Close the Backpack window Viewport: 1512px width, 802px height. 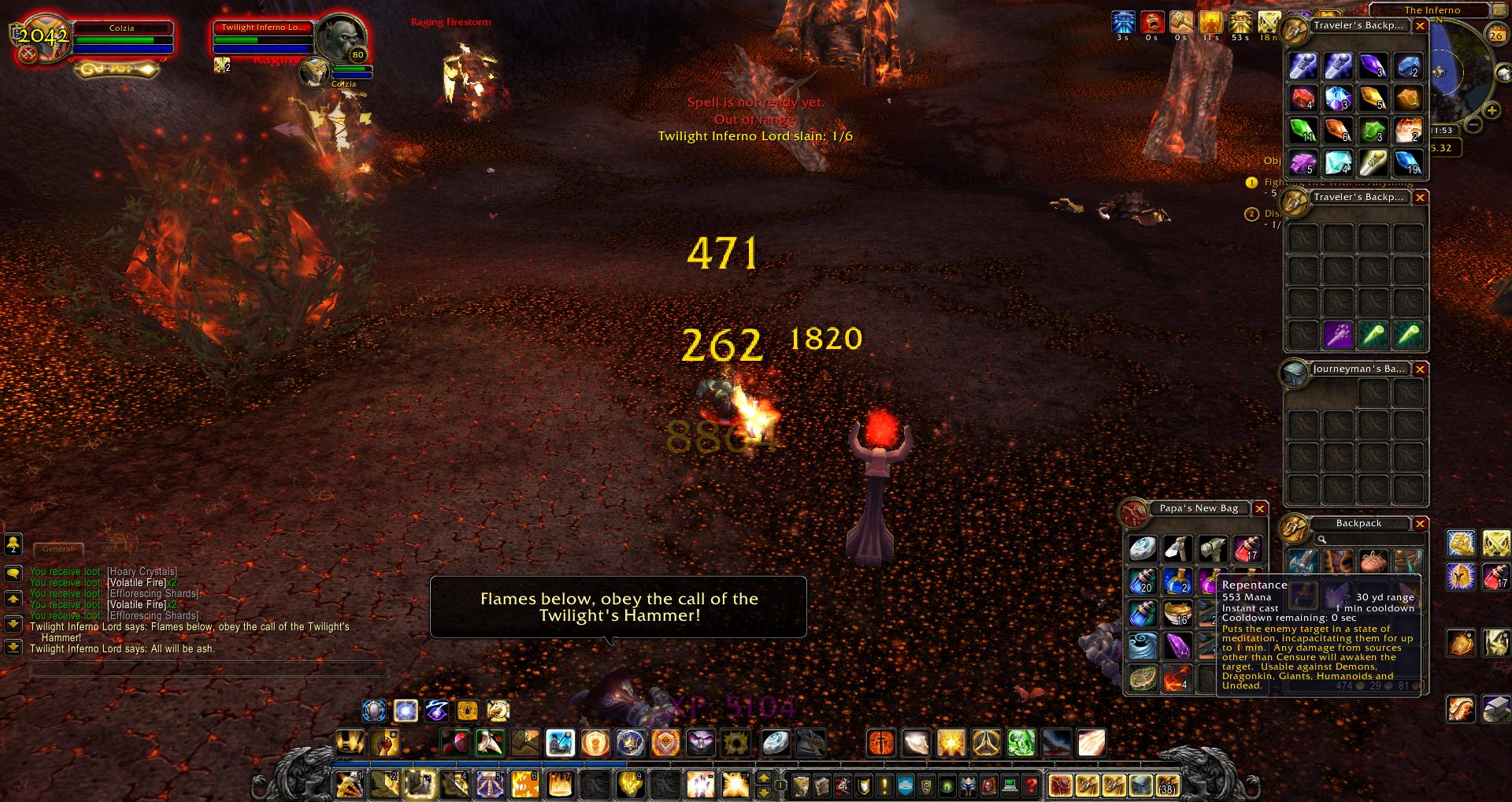point(1420,523)
